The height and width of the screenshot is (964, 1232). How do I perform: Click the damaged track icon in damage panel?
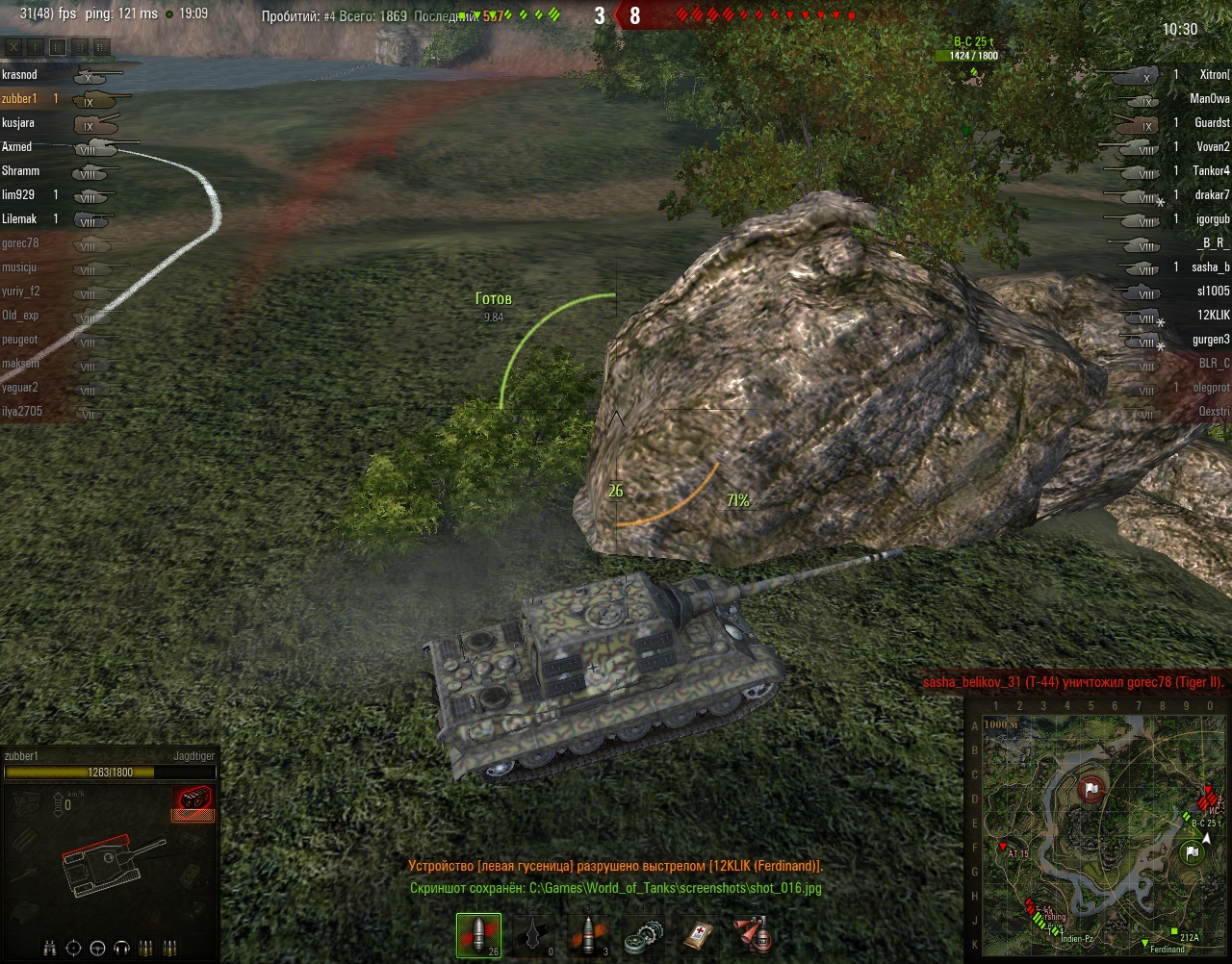click(x=192, y=800)
